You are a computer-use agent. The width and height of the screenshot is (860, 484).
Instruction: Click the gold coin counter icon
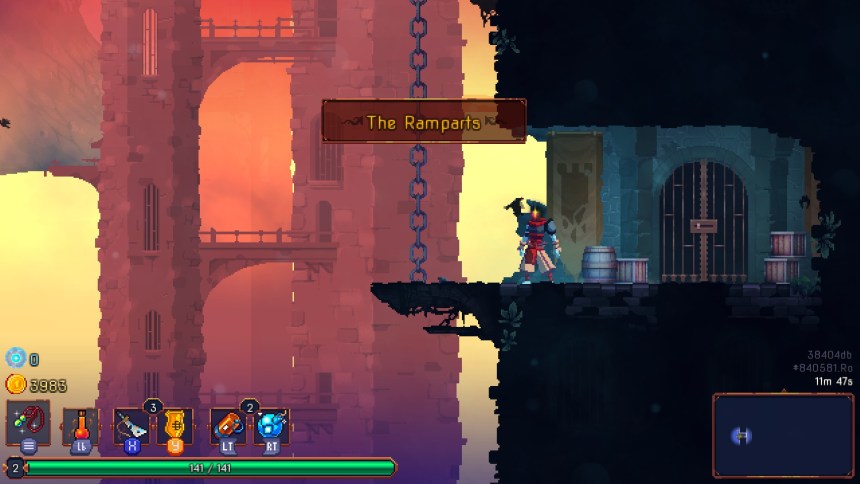click(16, 385)
